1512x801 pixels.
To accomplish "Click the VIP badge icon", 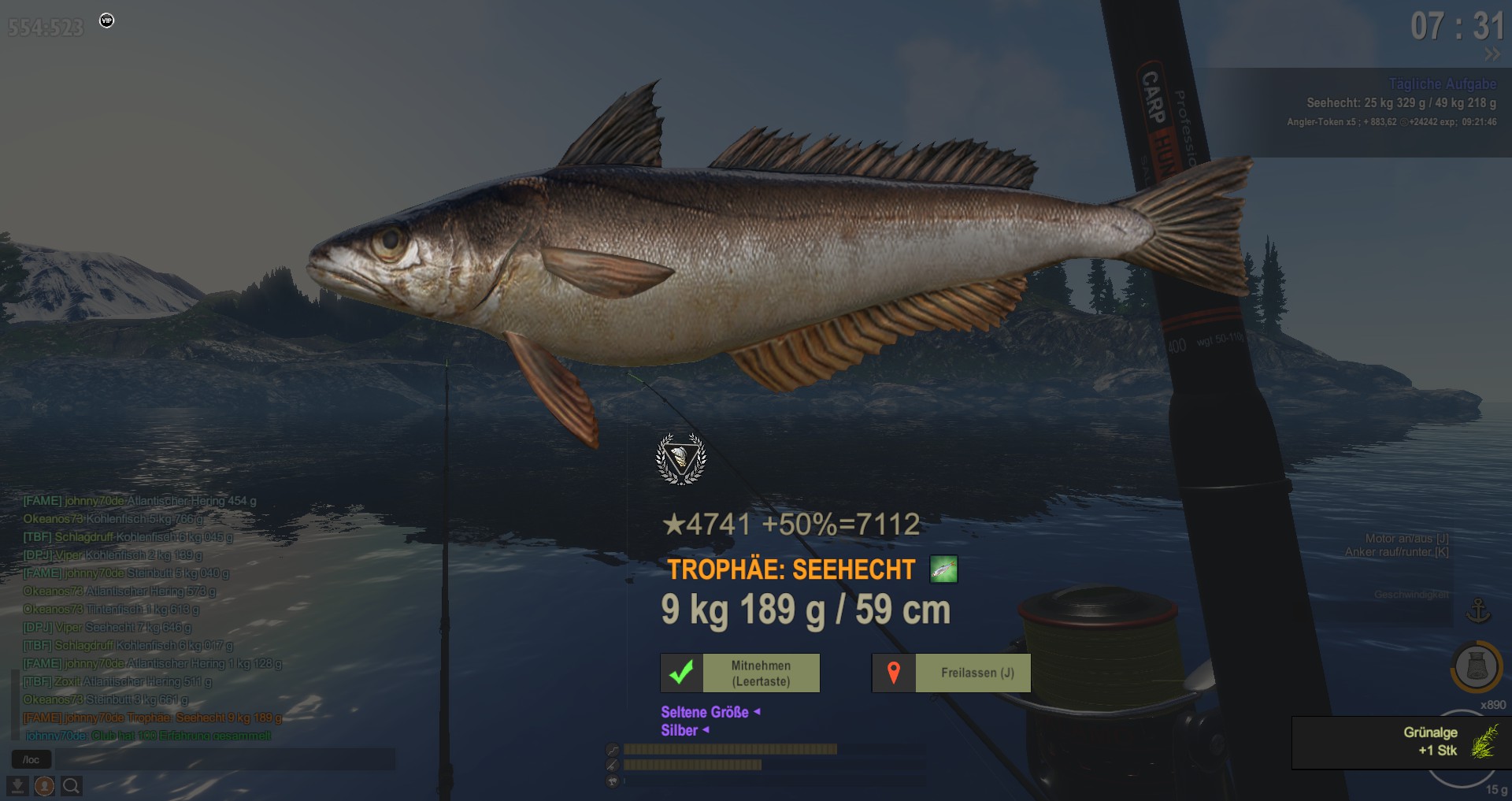I will [x=107, y=20].
